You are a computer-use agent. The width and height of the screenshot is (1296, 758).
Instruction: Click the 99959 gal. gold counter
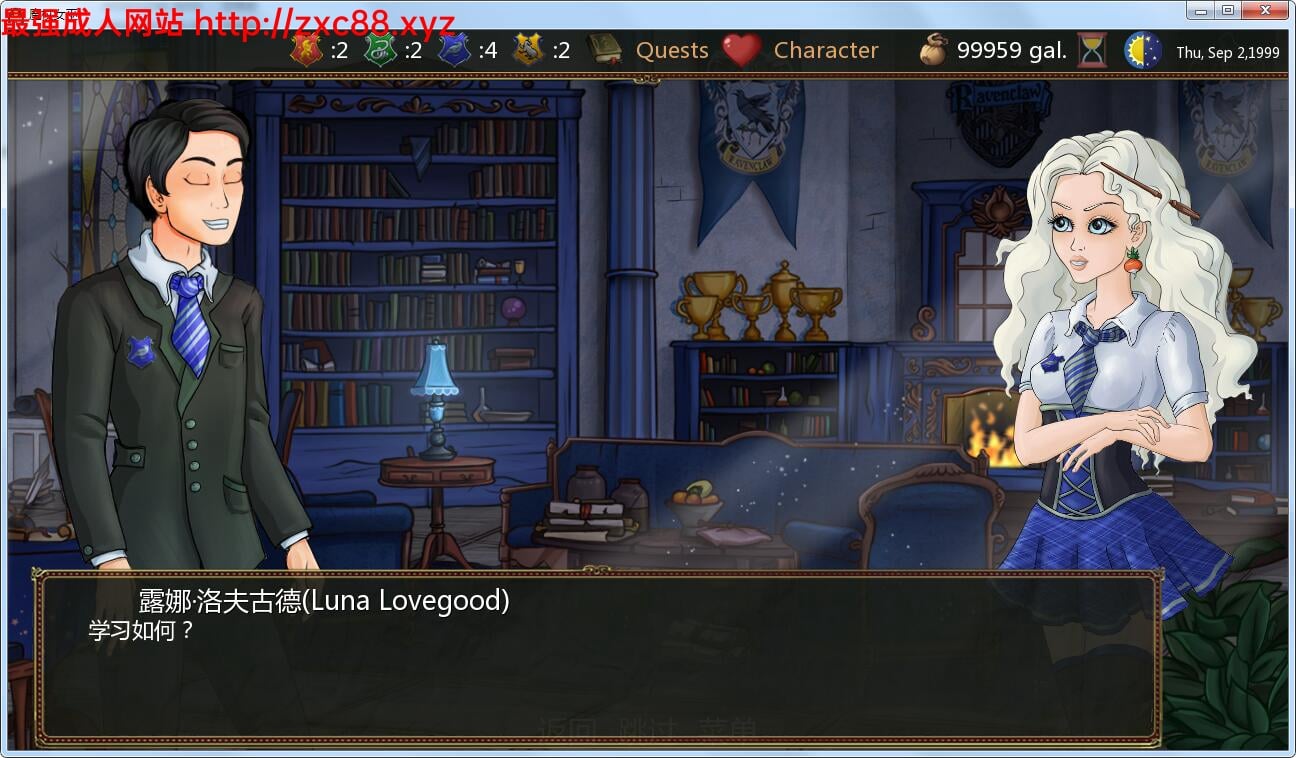point(1010,50)
